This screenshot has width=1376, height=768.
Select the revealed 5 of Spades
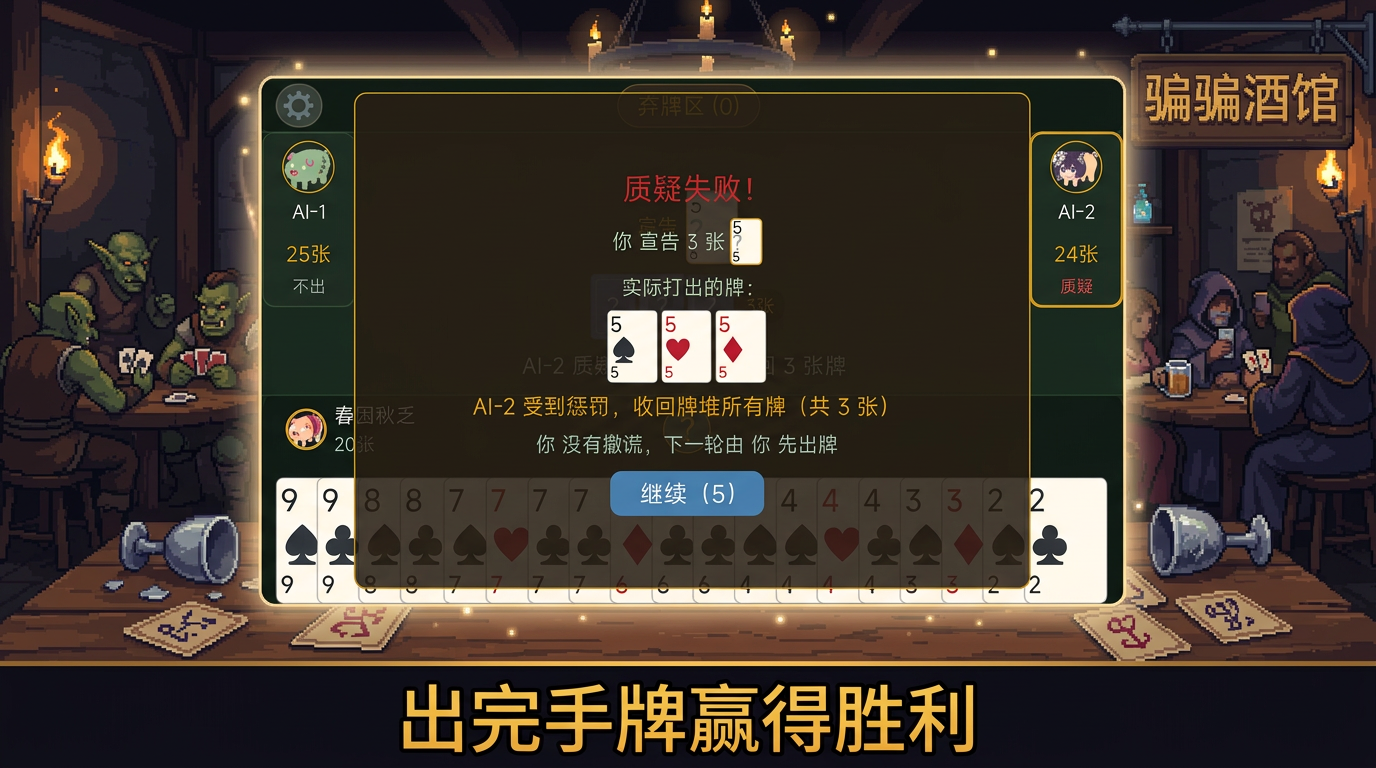point(631,344)
